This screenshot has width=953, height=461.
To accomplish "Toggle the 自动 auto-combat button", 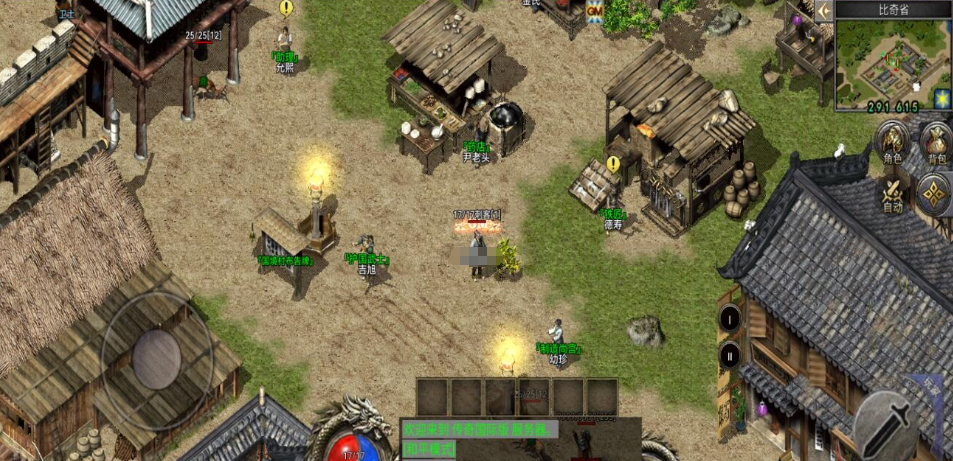I will (892, 194).
